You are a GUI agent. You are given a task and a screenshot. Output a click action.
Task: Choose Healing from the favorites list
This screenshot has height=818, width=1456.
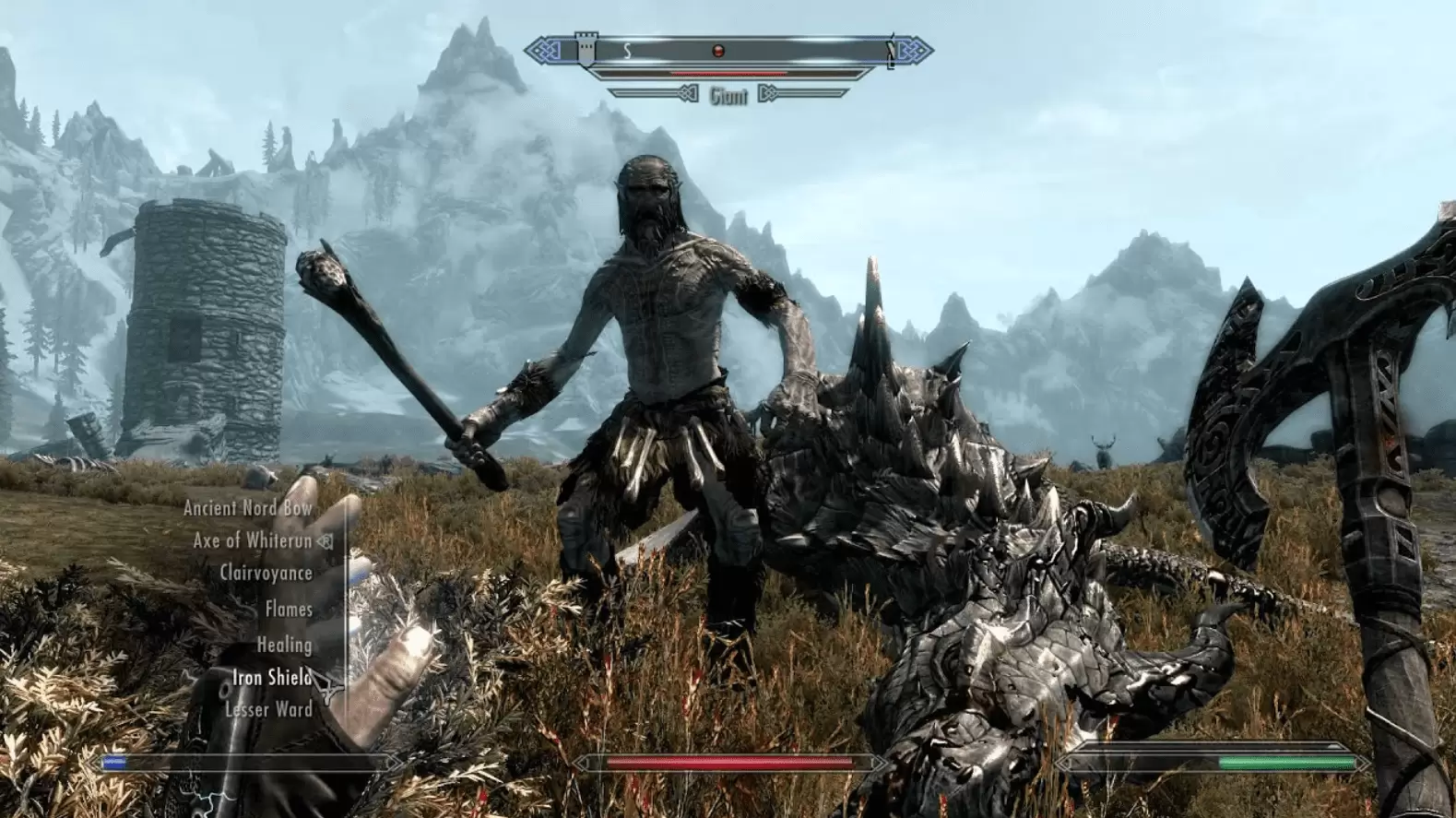pos(284,645)
